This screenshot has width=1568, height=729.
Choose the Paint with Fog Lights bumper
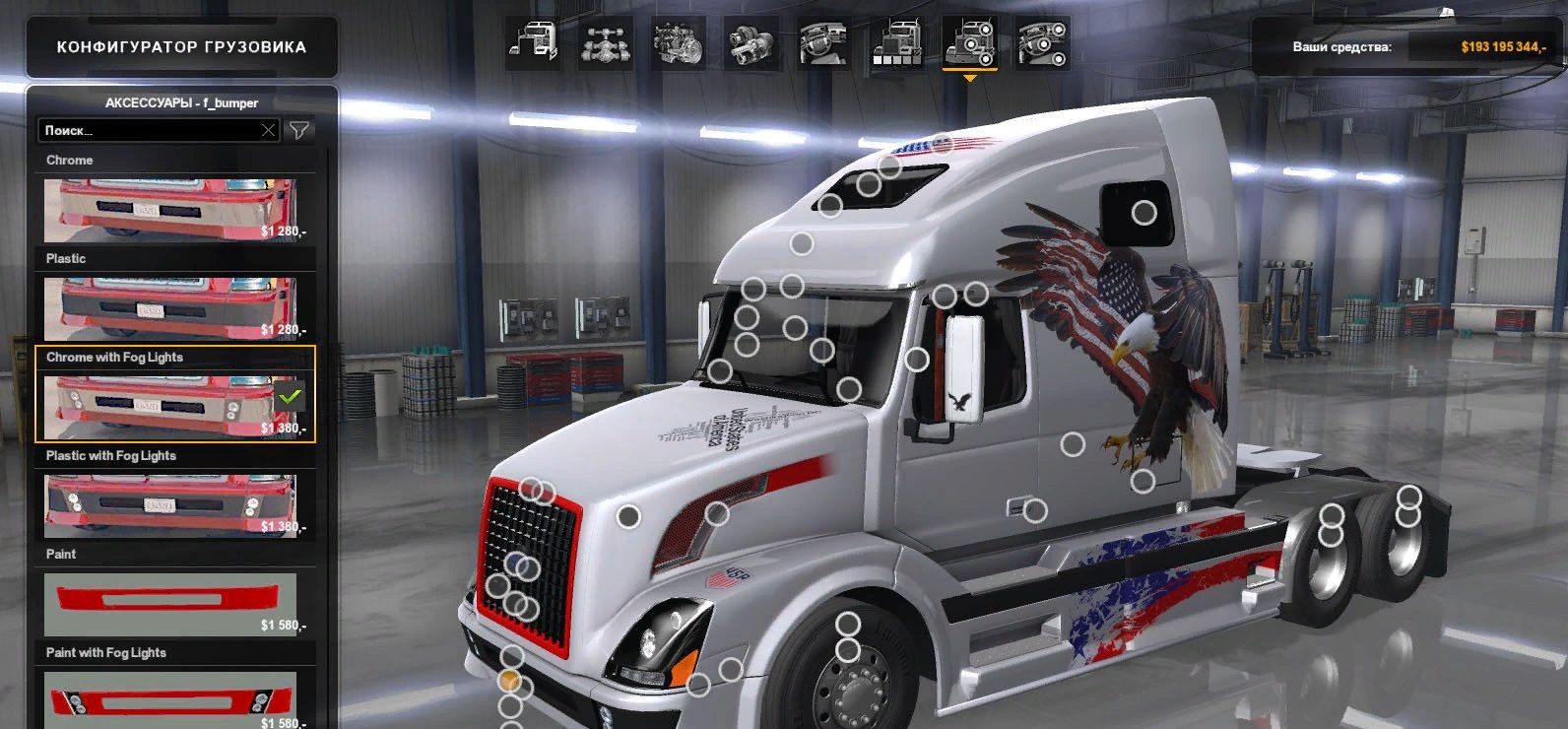[169, 699]
